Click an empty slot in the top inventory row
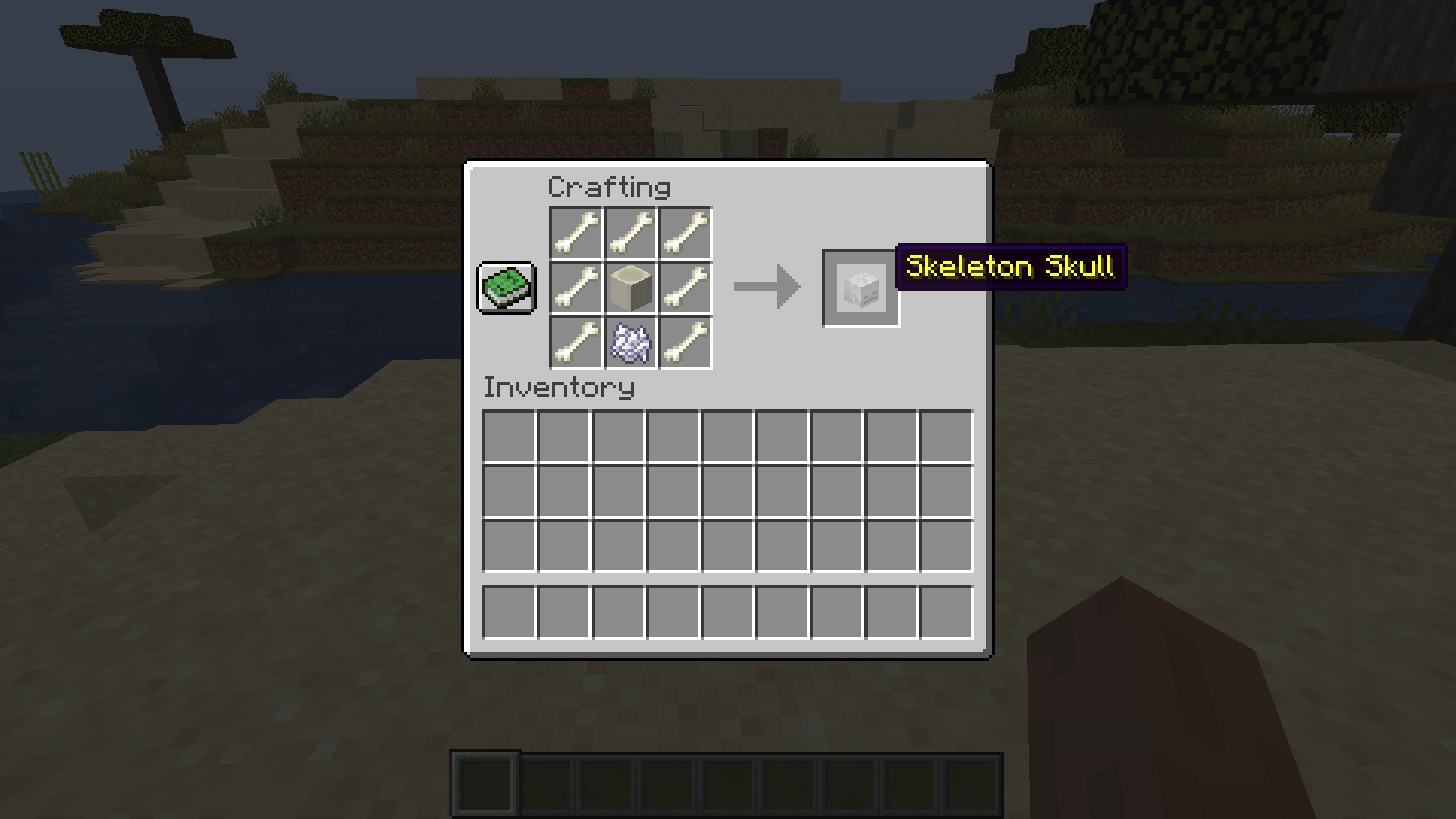This screenshot has width=1456, height=819. (x=509, y=436)
